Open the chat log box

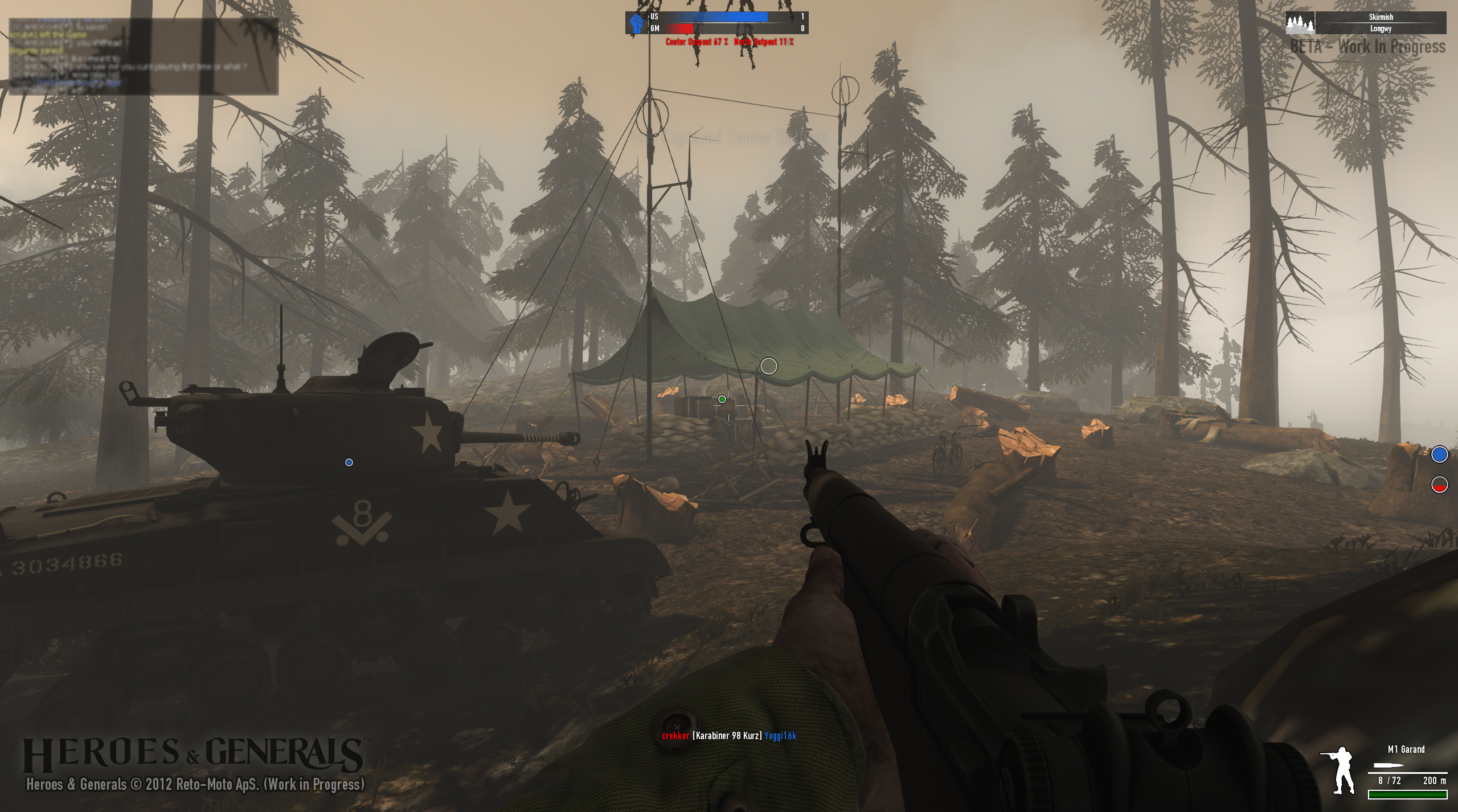144,56
